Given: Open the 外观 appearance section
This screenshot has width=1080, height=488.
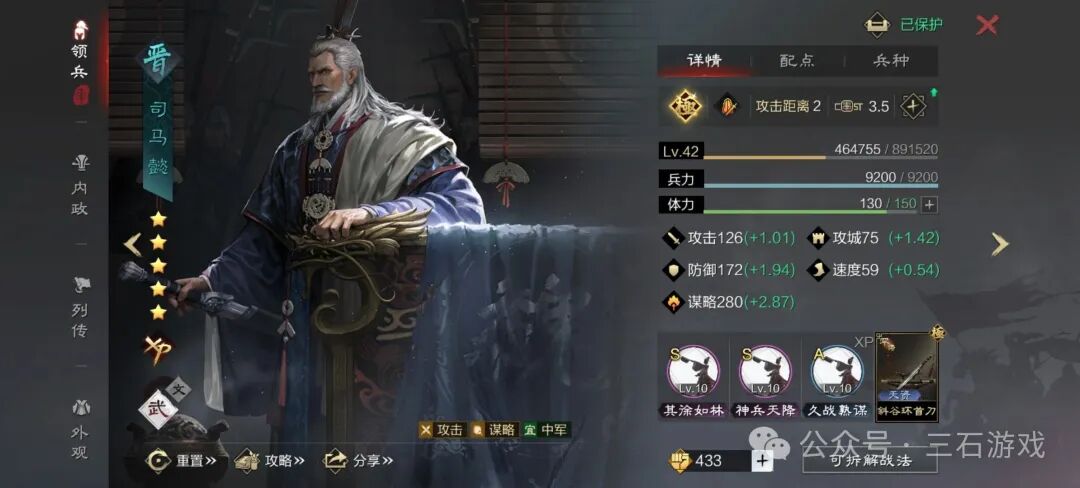Looking at the screenshot, I should pos(80,430).
